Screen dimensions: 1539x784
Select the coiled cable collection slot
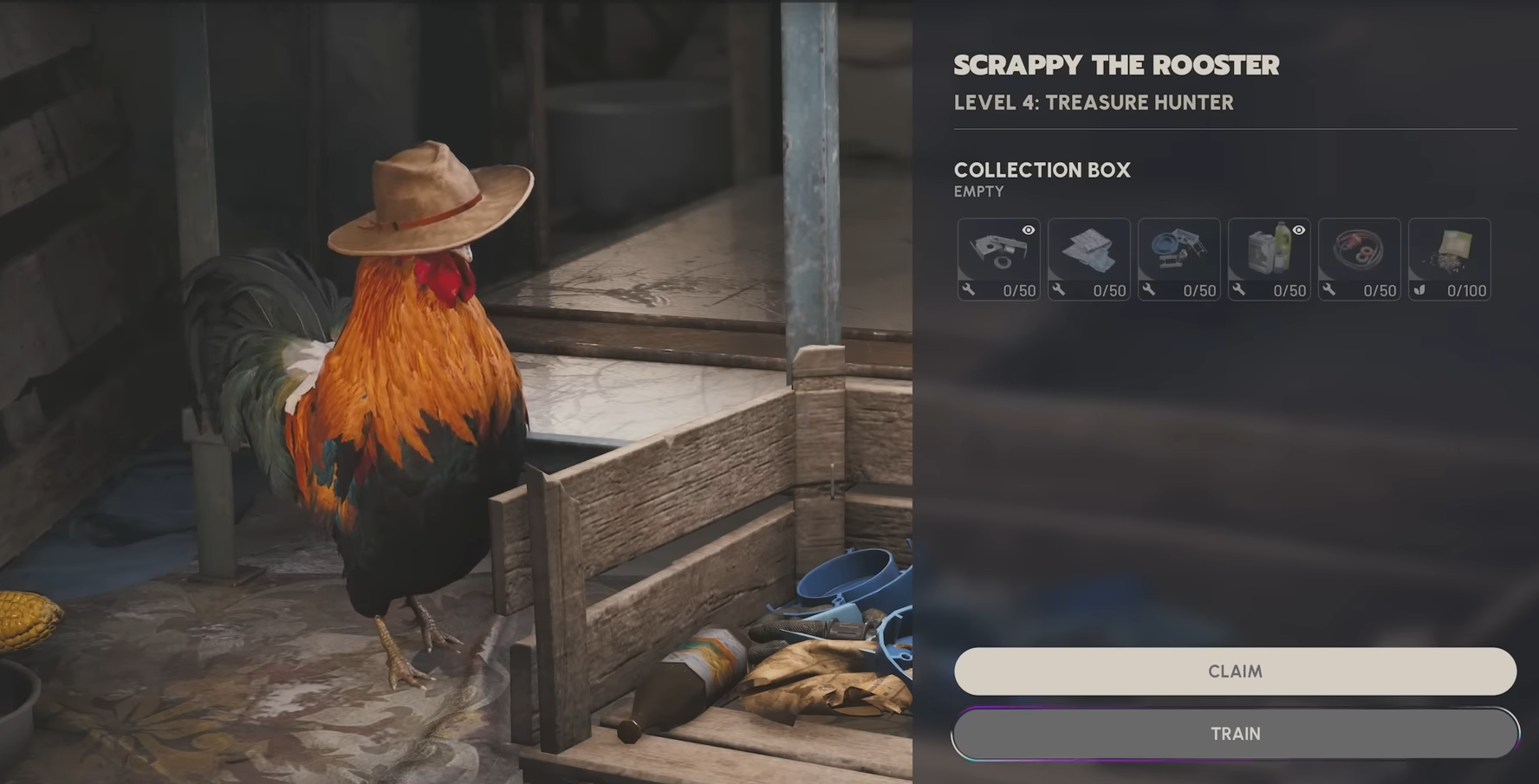tap(1359, 256)
